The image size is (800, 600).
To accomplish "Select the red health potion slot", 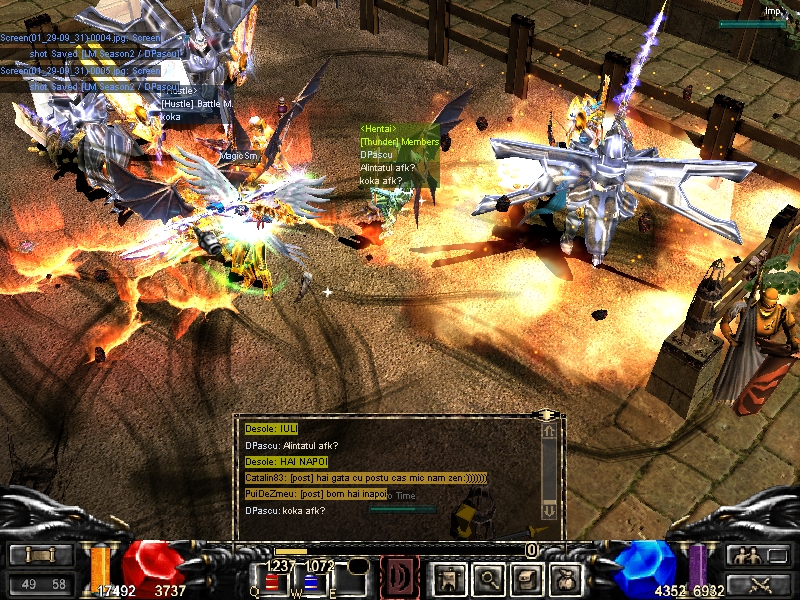I will coord(271,581).
